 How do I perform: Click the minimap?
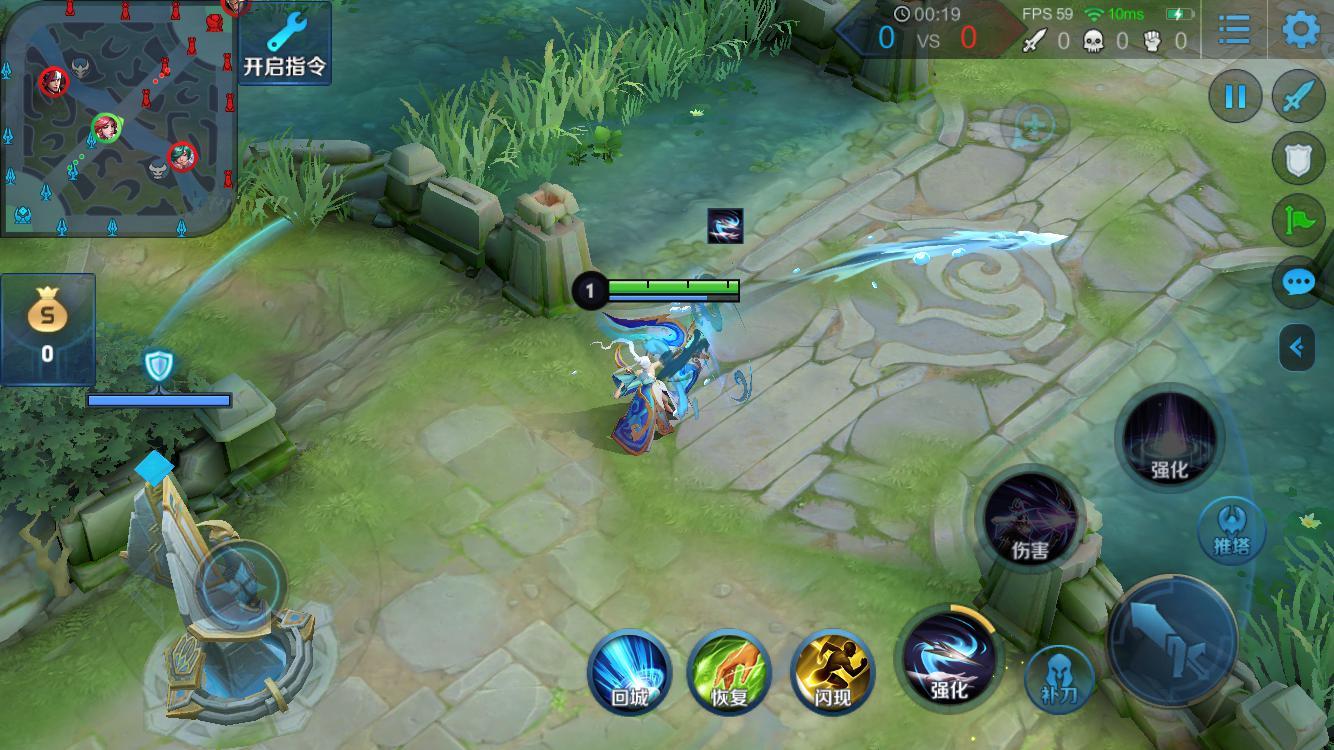(x=118, y=118)
